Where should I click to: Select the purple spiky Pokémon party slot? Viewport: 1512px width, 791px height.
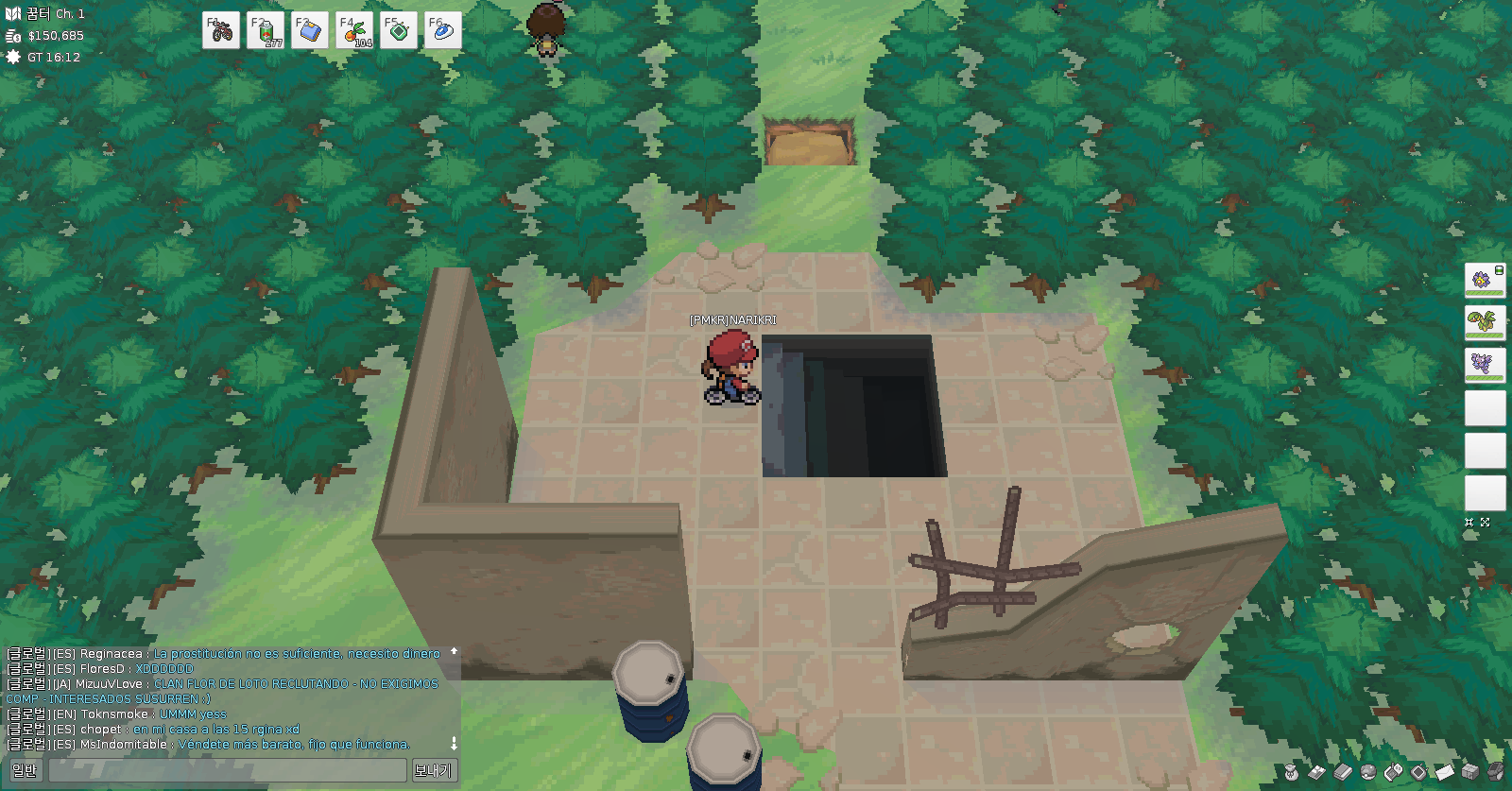click(1485, 366)
